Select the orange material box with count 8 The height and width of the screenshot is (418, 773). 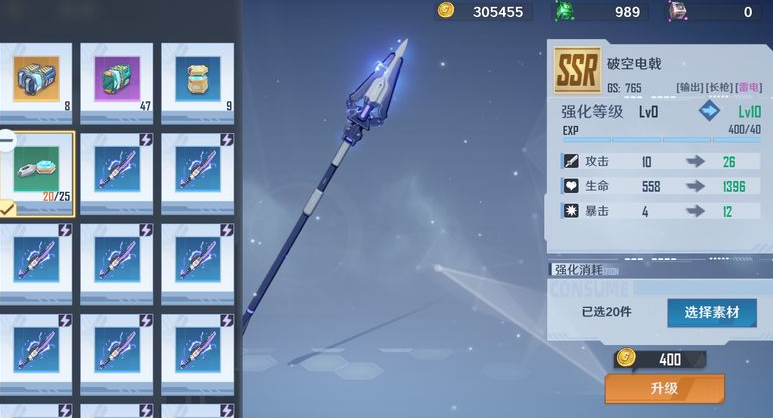pos(36,77)
